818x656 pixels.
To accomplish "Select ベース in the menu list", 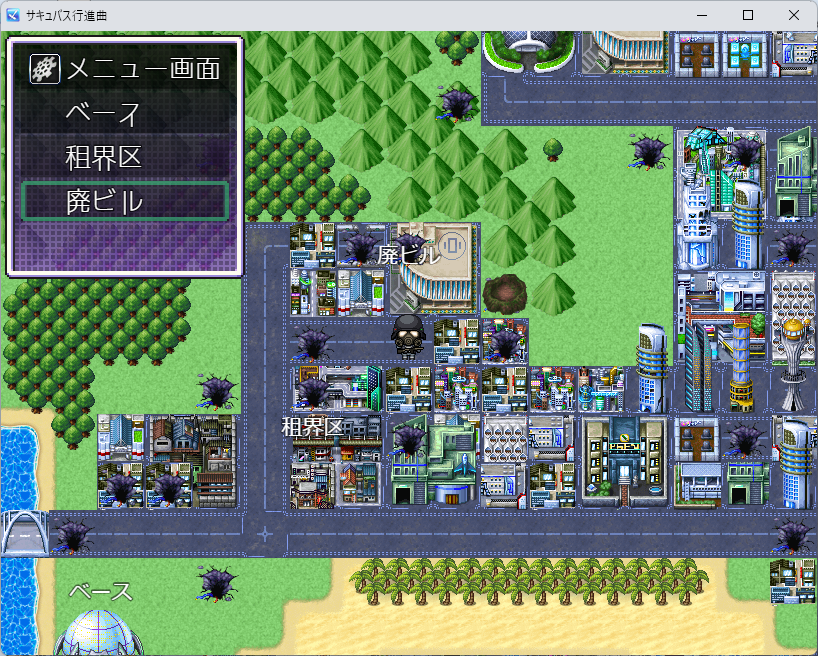I will [x=126, y=113].
